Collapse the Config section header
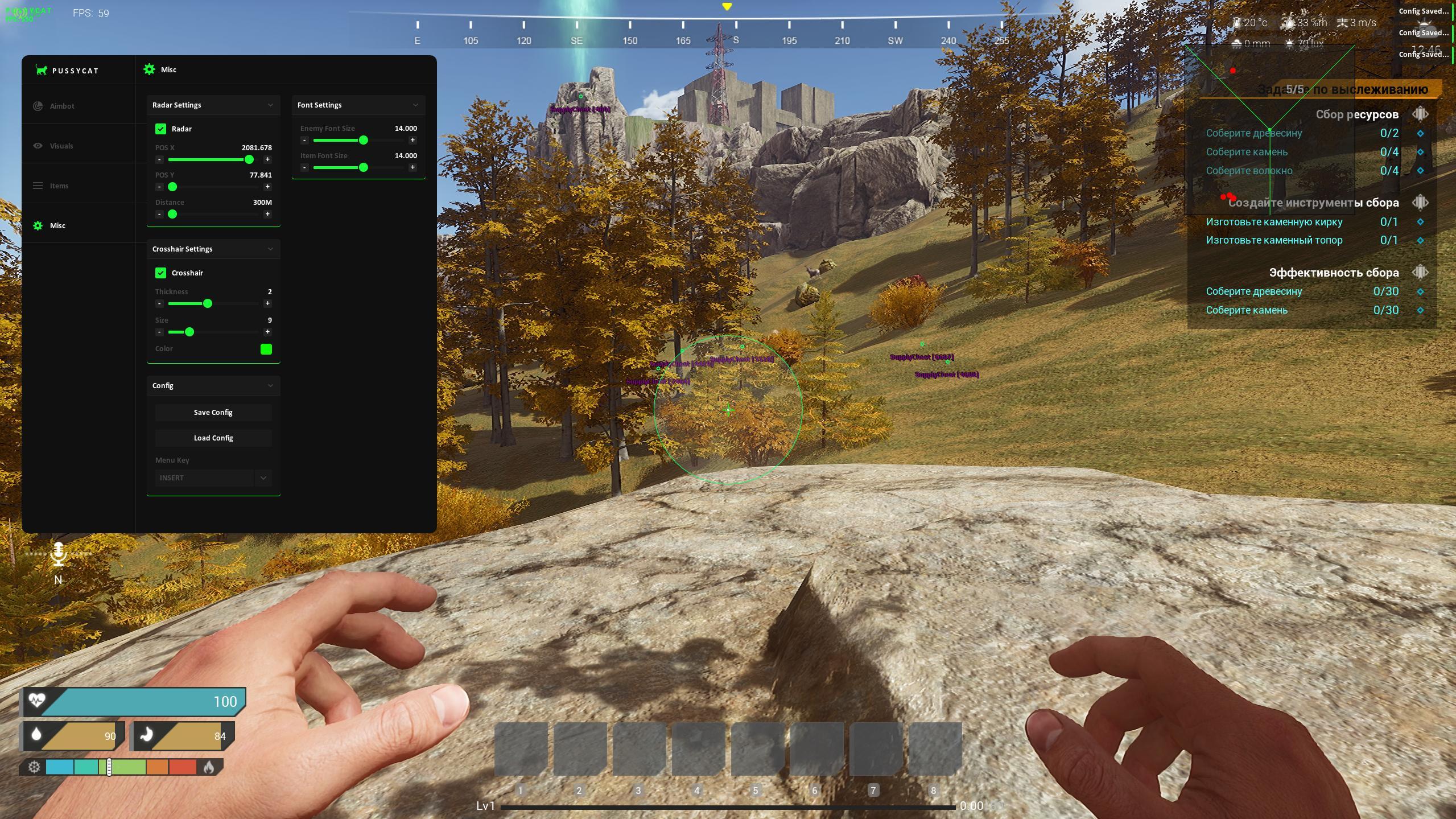Screen dimensions: 1456x819 [270, 386]
